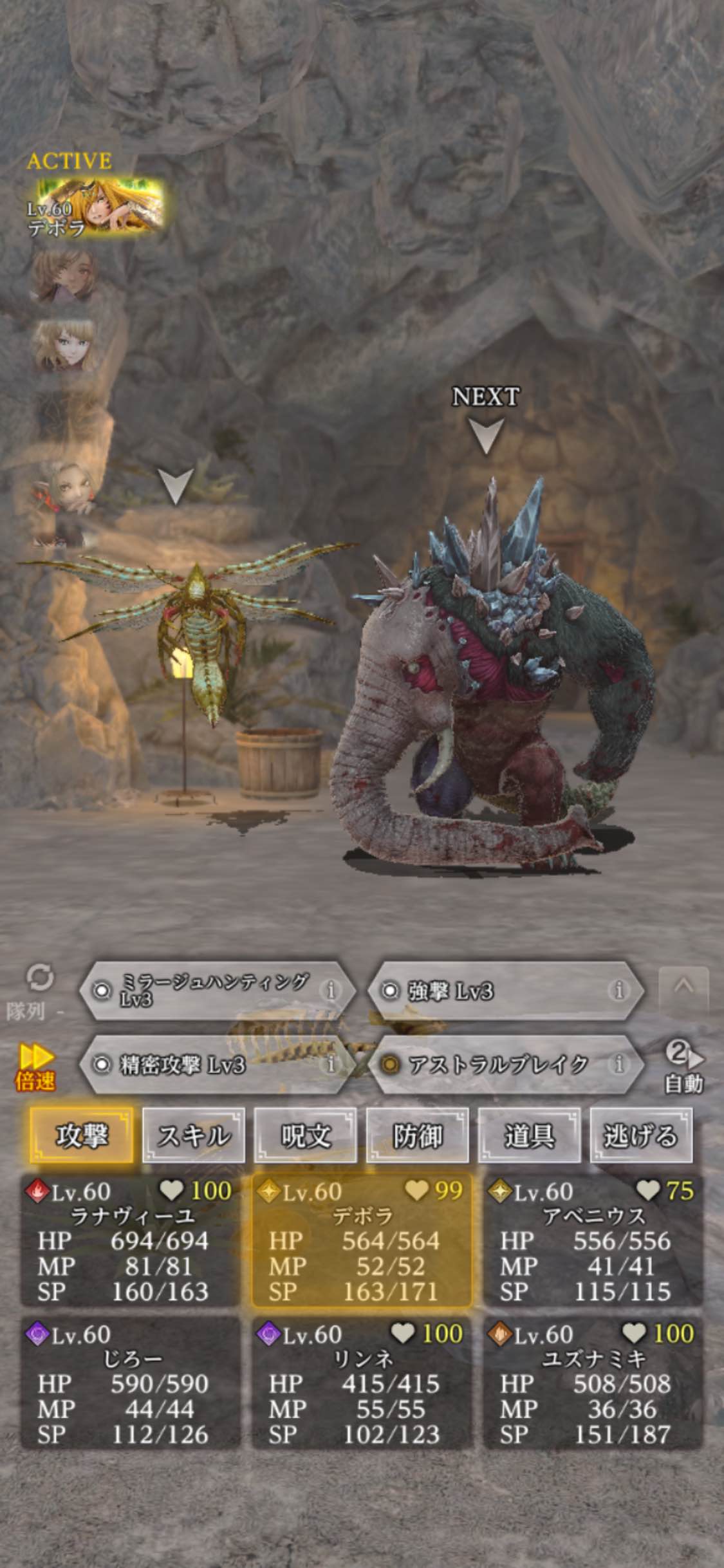The width and height of the screenshot is (724, 1568).
Task: Open the スキル skill menu
Action: (x=193, y=1135)
